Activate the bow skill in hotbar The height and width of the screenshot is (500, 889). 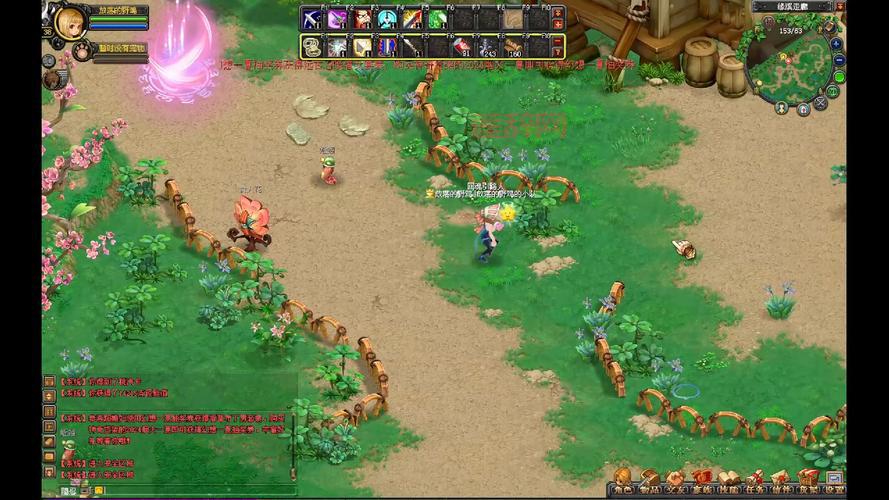pos(311,19)
